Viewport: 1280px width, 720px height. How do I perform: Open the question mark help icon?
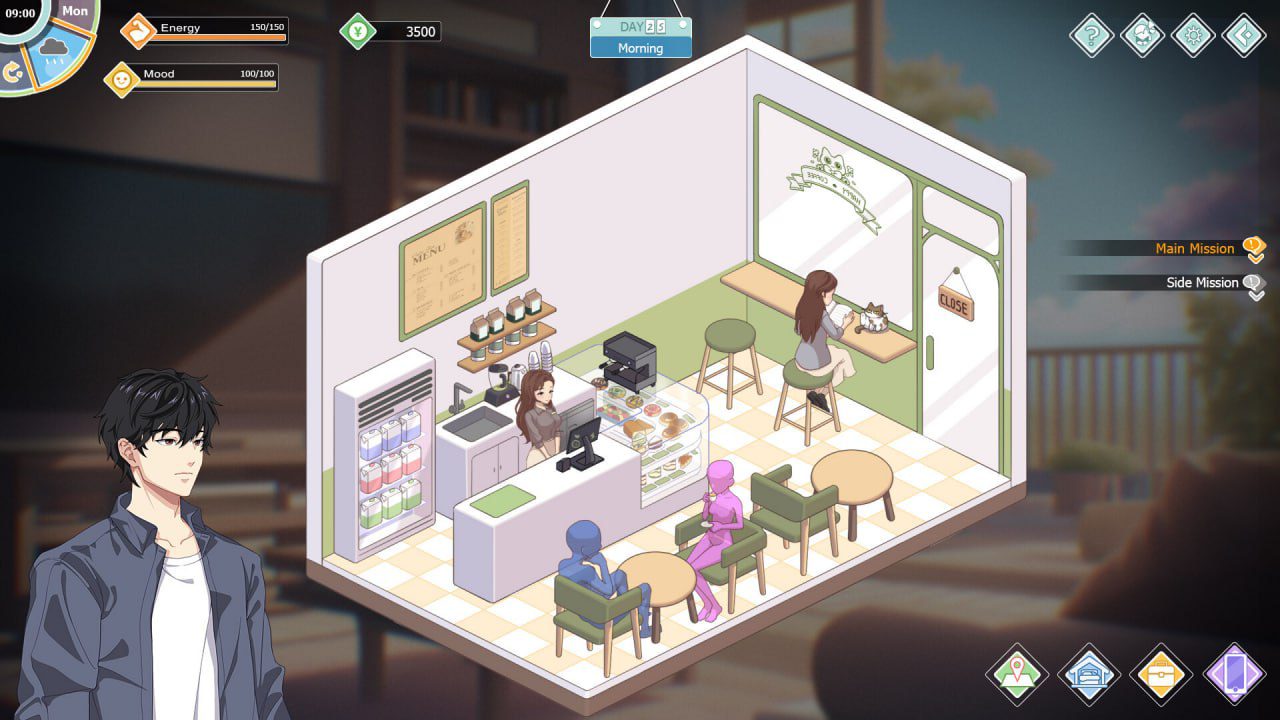coord(1091,36)
